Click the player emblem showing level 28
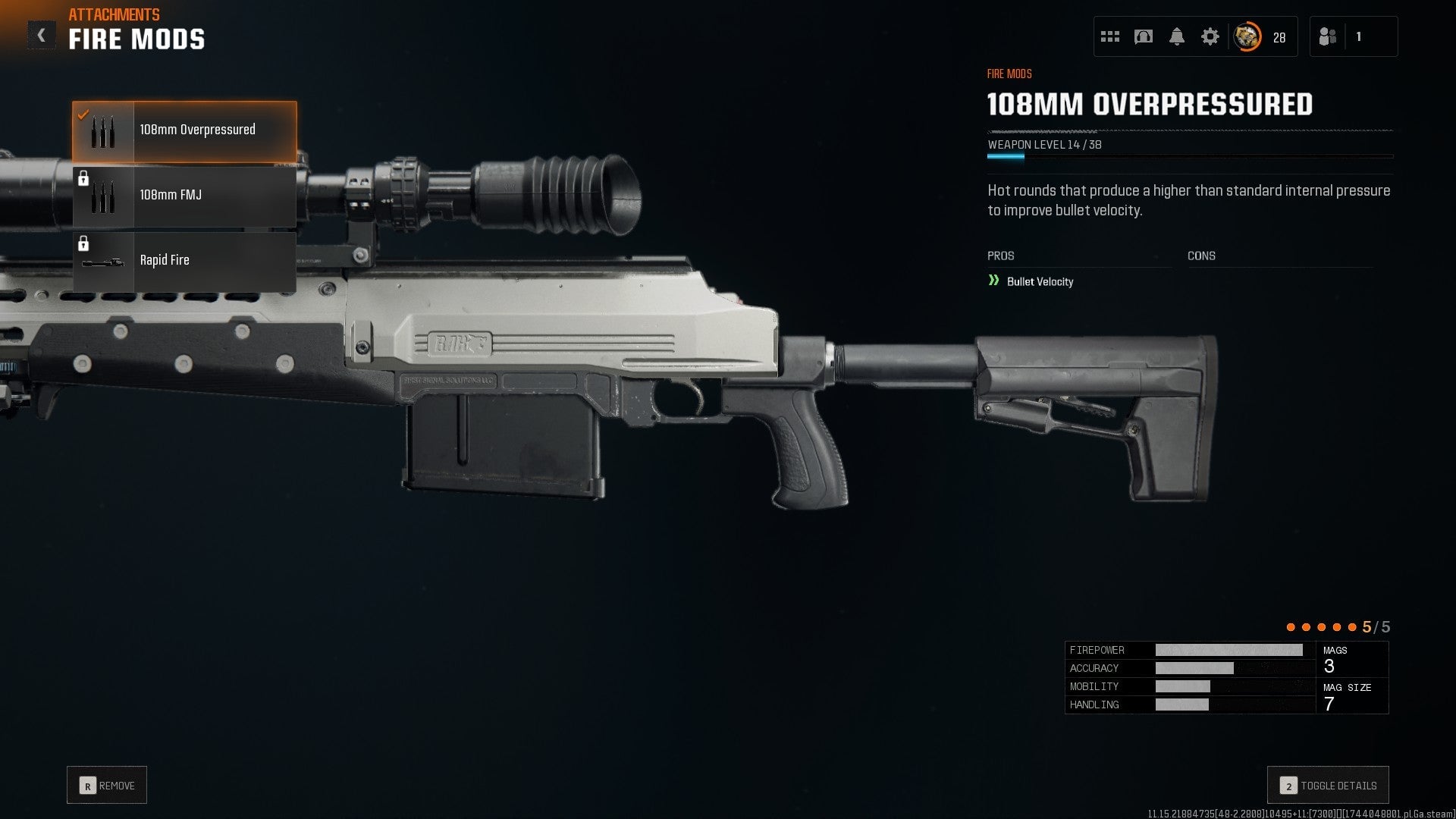Viewport: 1456px width, 819px height. [1246, 36]
